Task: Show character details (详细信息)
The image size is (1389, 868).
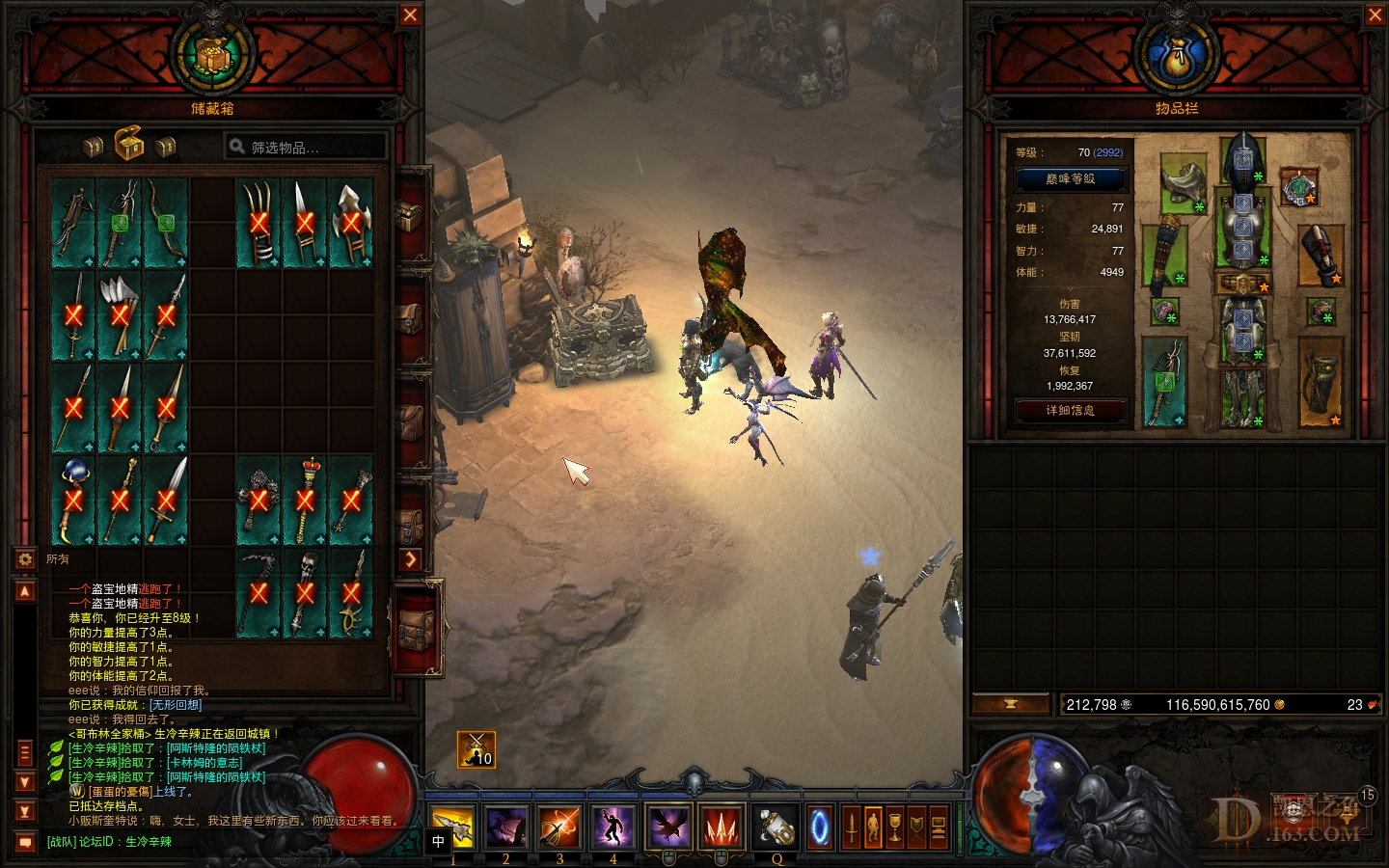Action: (x=1070, y=411)
